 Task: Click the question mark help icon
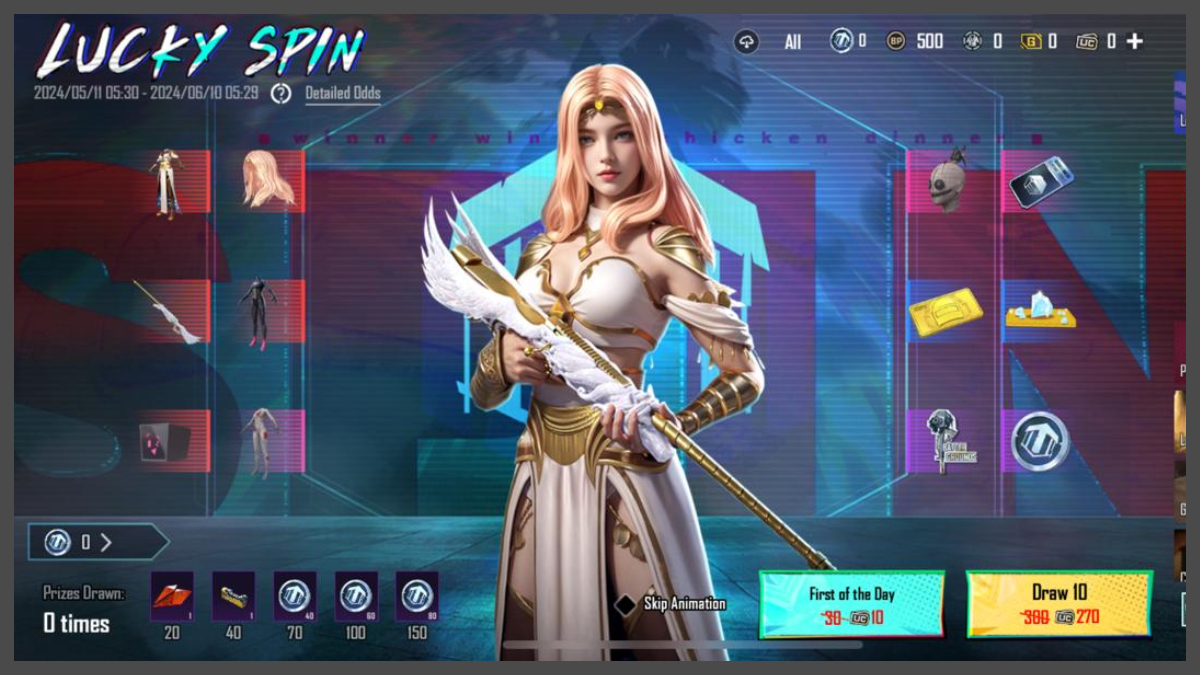pyautogui.click(x=282, y=93)
